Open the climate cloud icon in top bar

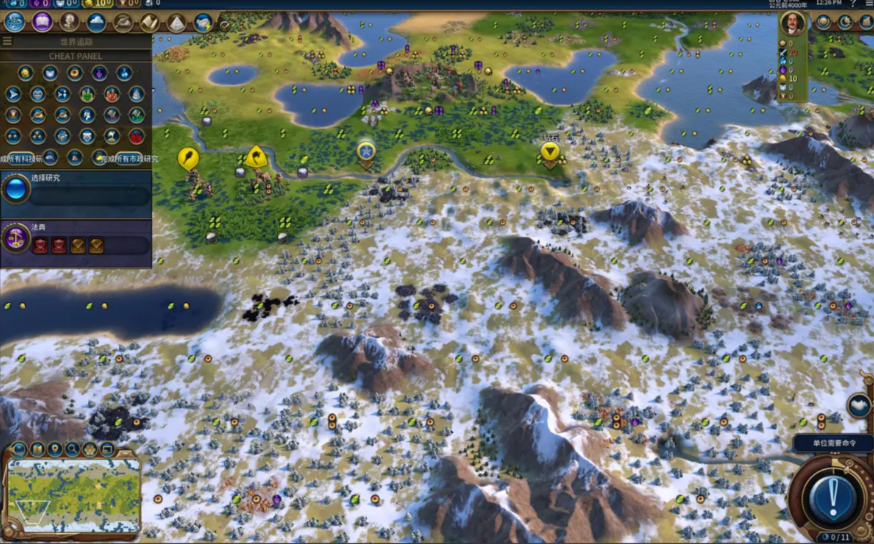96,22
